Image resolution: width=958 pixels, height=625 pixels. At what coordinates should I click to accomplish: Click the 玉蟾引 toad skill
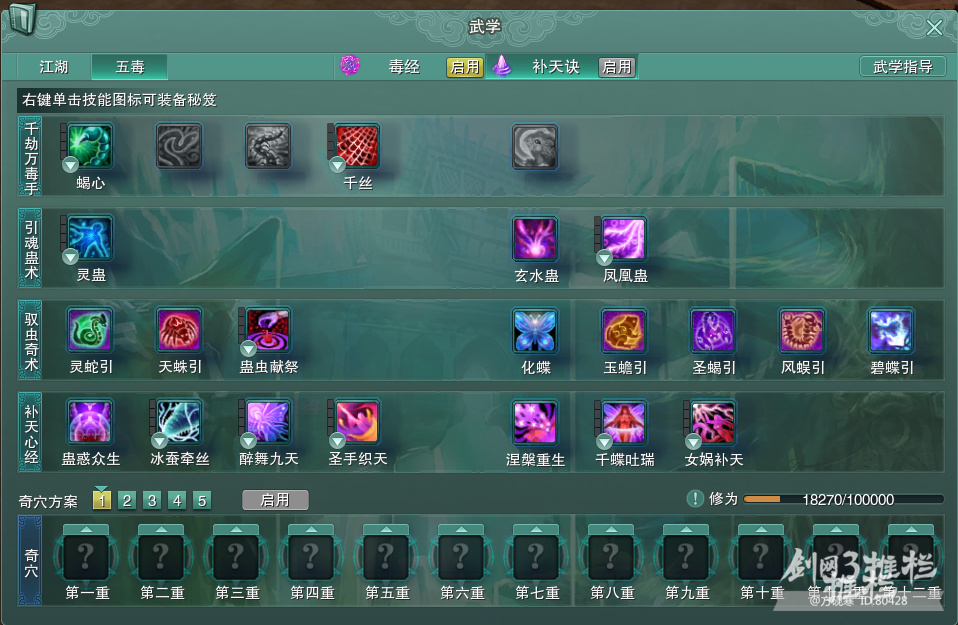pyautogui.click(x=624, y=330)
